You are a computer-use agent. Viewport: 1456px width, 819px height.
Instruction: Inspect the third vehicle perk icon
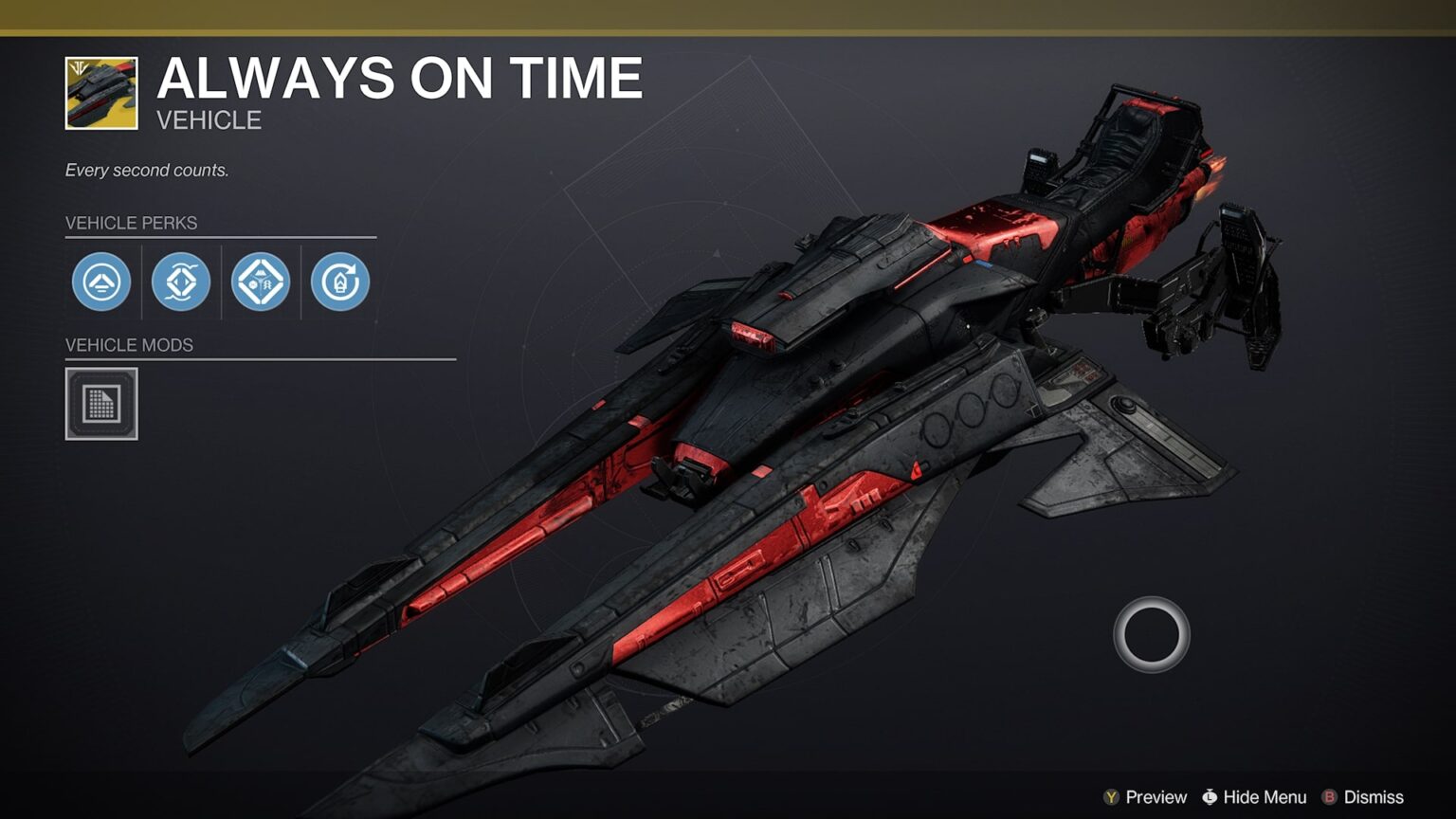[261, 282]
